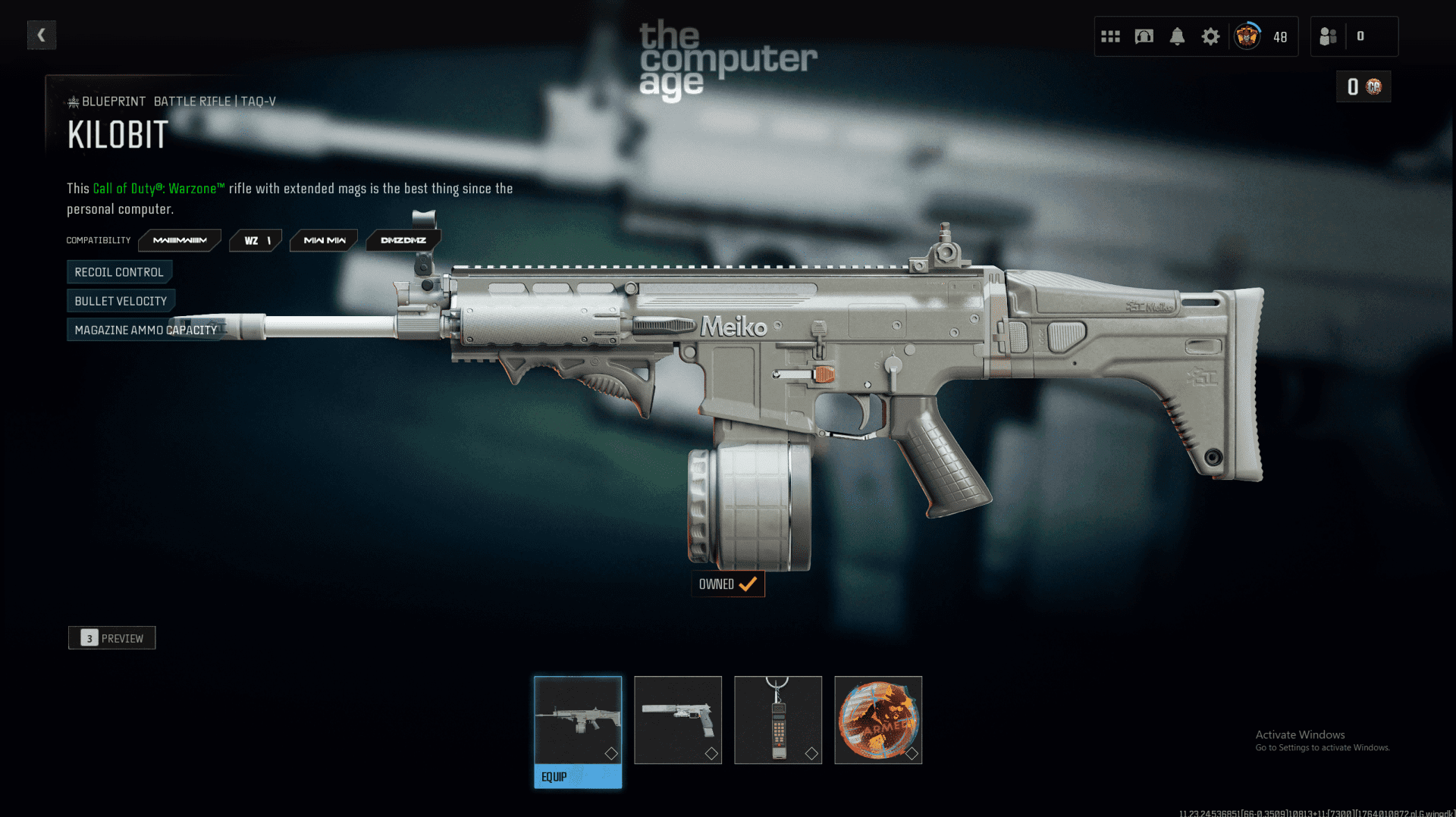The width and height of the screenshot is (1456, 817).
Task: Choose the orange circular emblem item
Action: click(878, 720)
